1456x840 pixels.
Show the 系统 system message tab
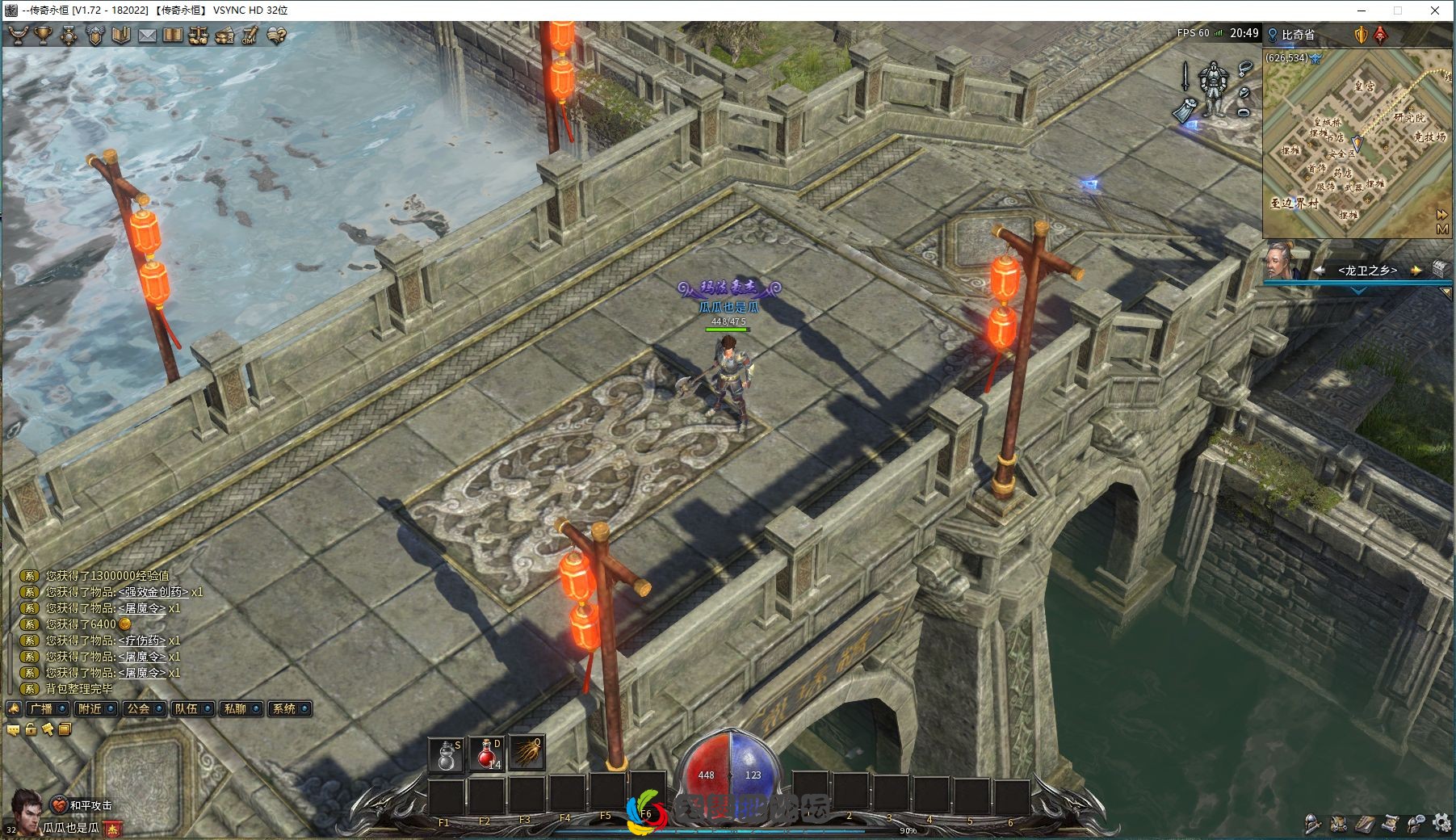[284, 708]
